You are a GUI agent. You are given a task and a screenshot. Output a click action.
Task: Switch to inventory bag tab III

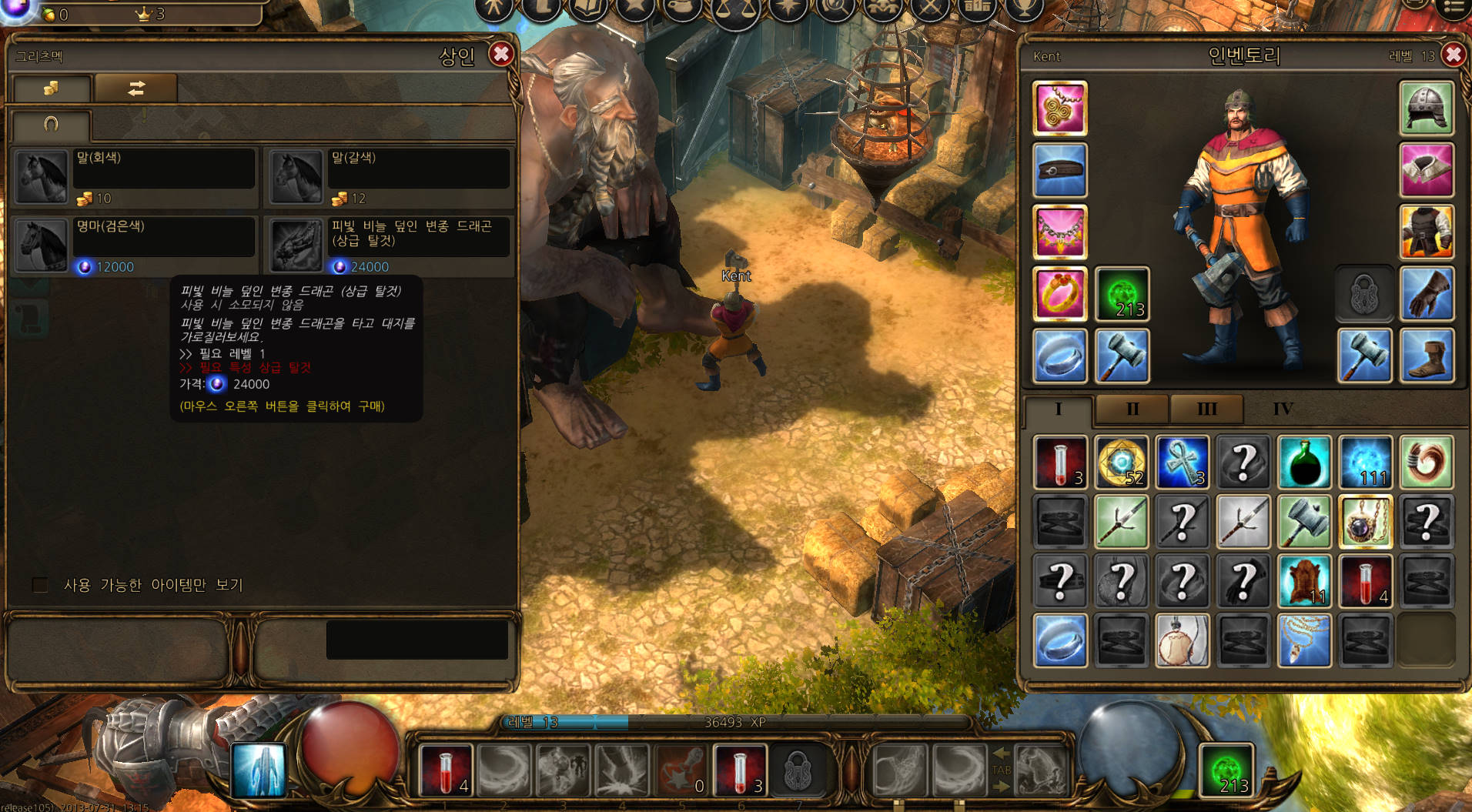pos(1206,409)
